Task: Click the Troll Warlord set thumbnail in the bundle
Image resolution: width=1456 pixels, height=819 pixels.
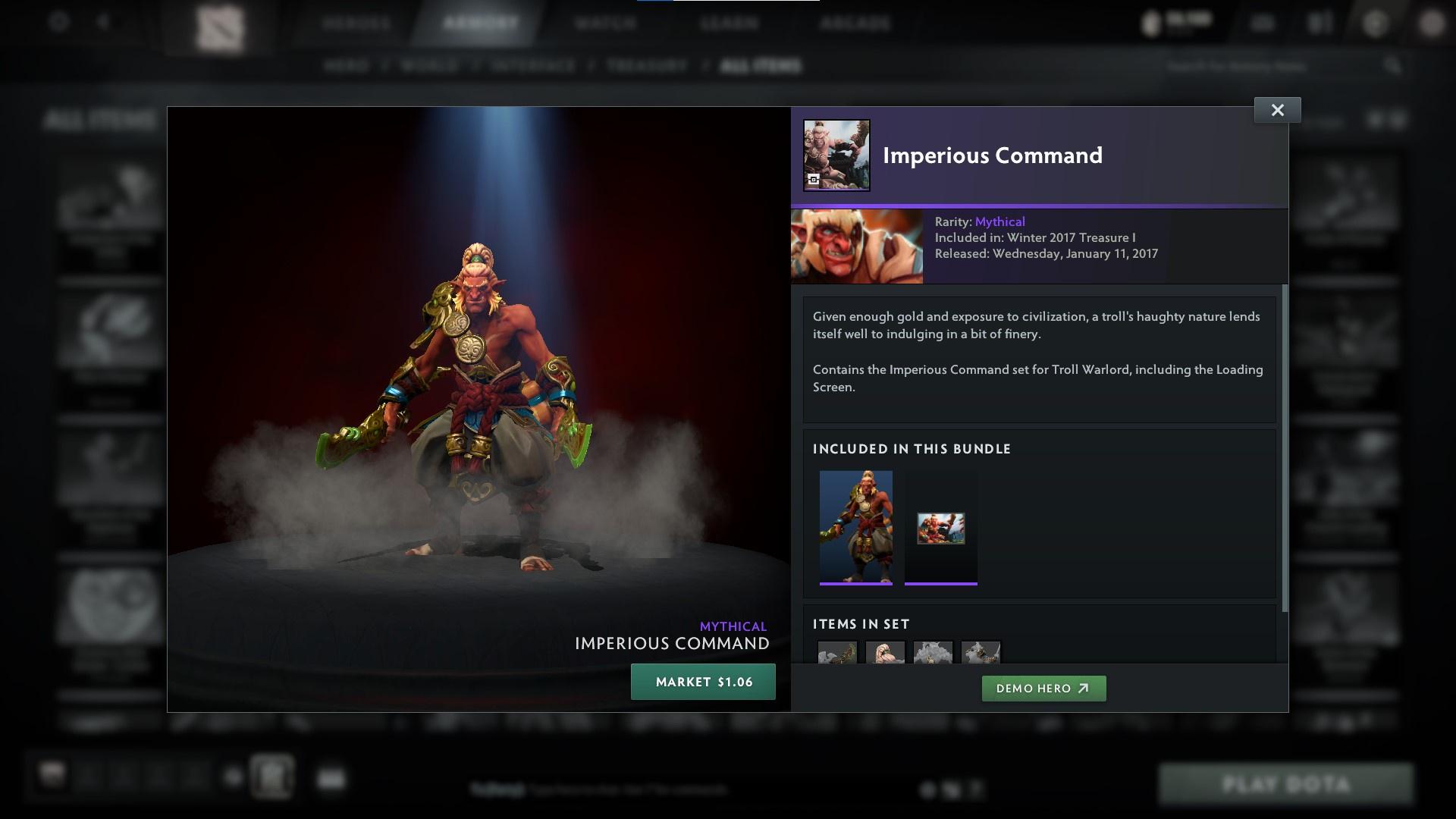Action: tap(856, 527)
